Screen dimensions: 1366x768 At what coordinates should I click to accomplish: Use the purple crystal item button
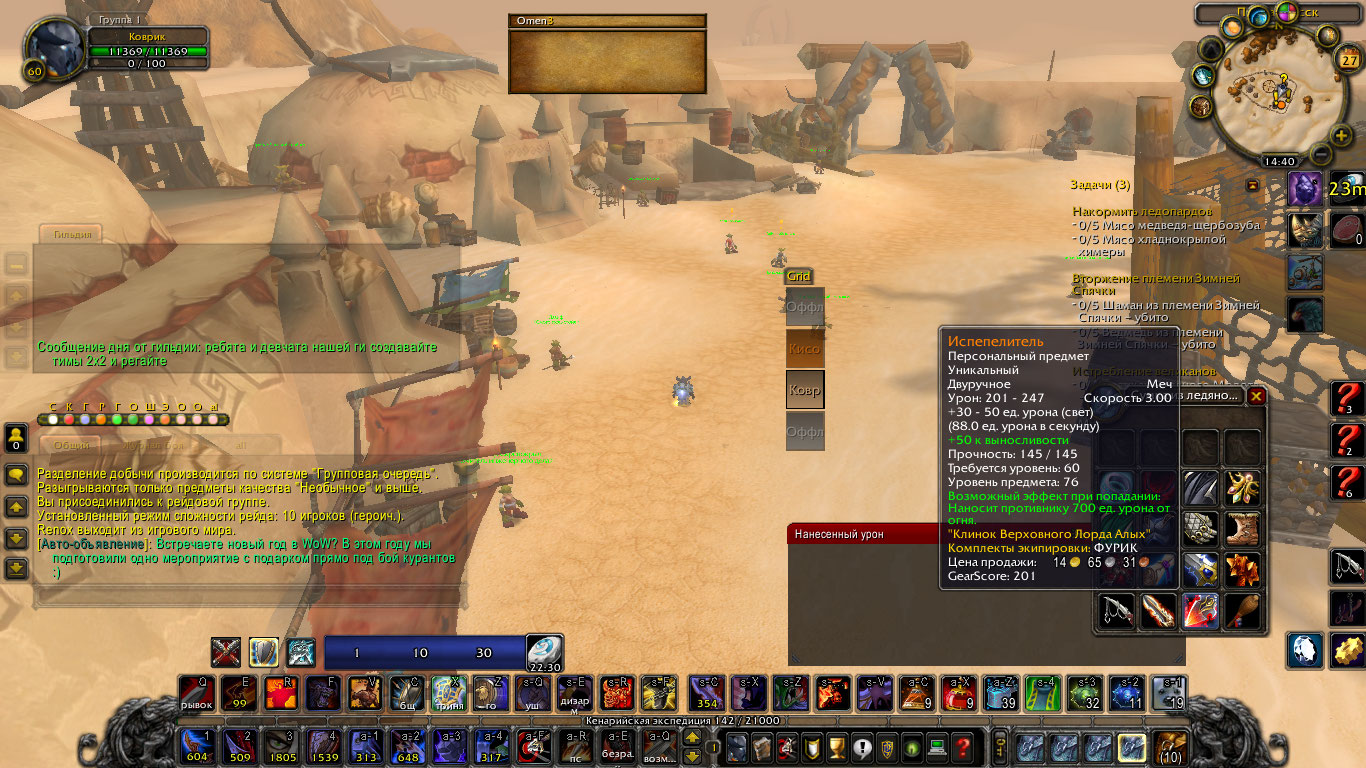(1304, 188)
